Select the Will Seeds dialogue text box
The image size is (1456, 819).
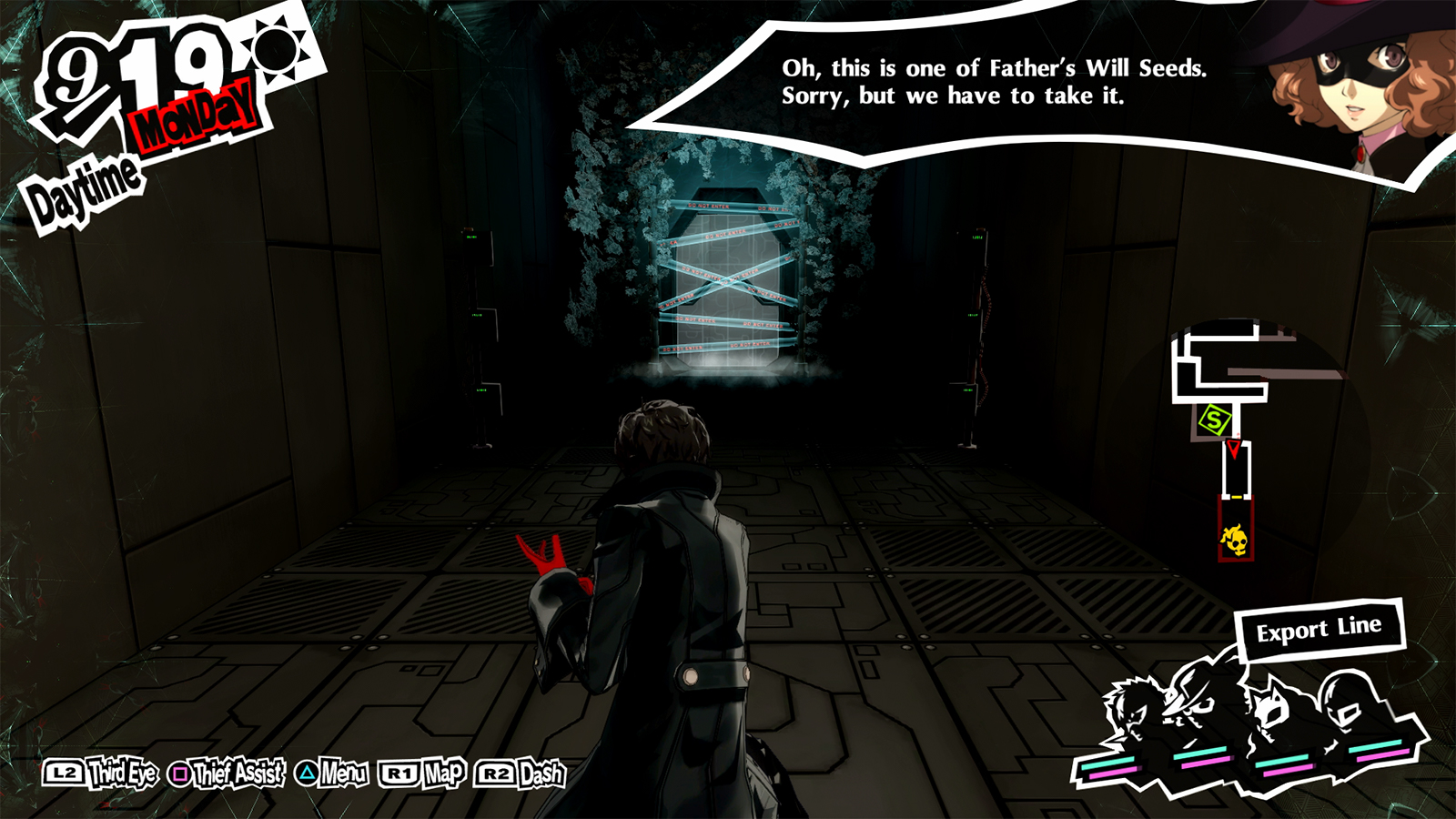pyautogui.click(x=951, y=82)
